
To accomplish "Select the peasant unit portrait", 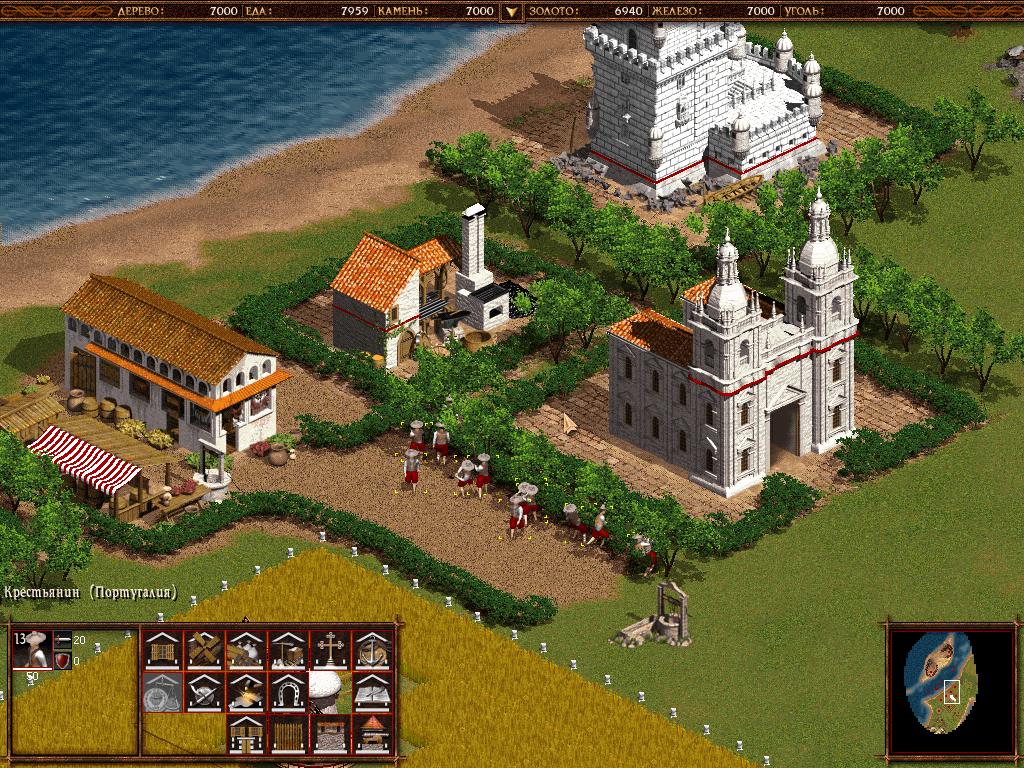I will tap(33, 649).
